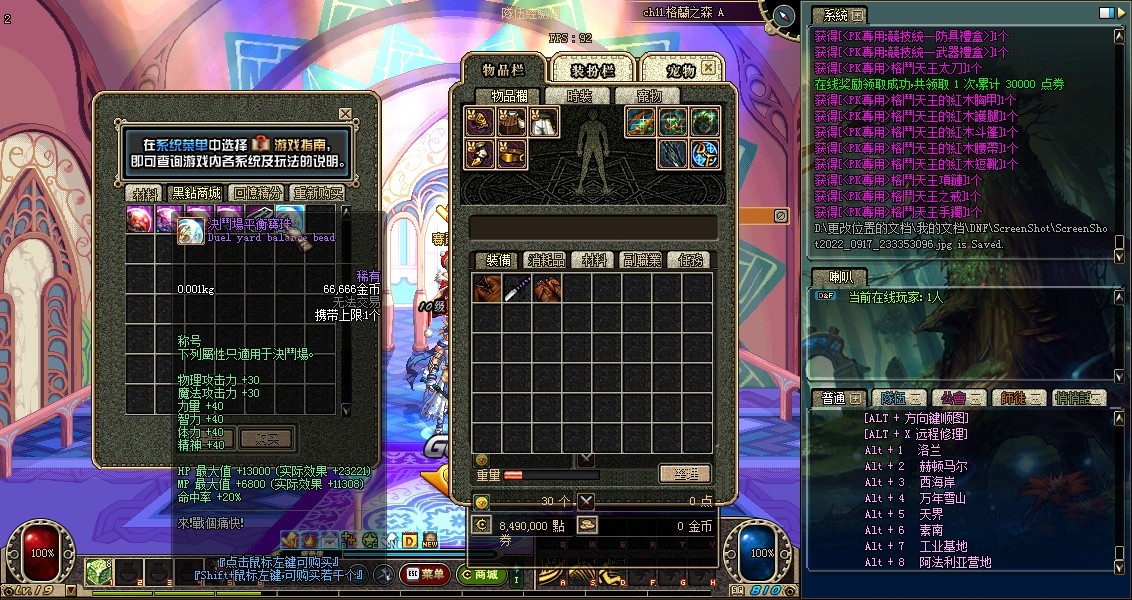
Task: Select the equipped blue DF emblem slot
Action: click(x=705, y=154)
